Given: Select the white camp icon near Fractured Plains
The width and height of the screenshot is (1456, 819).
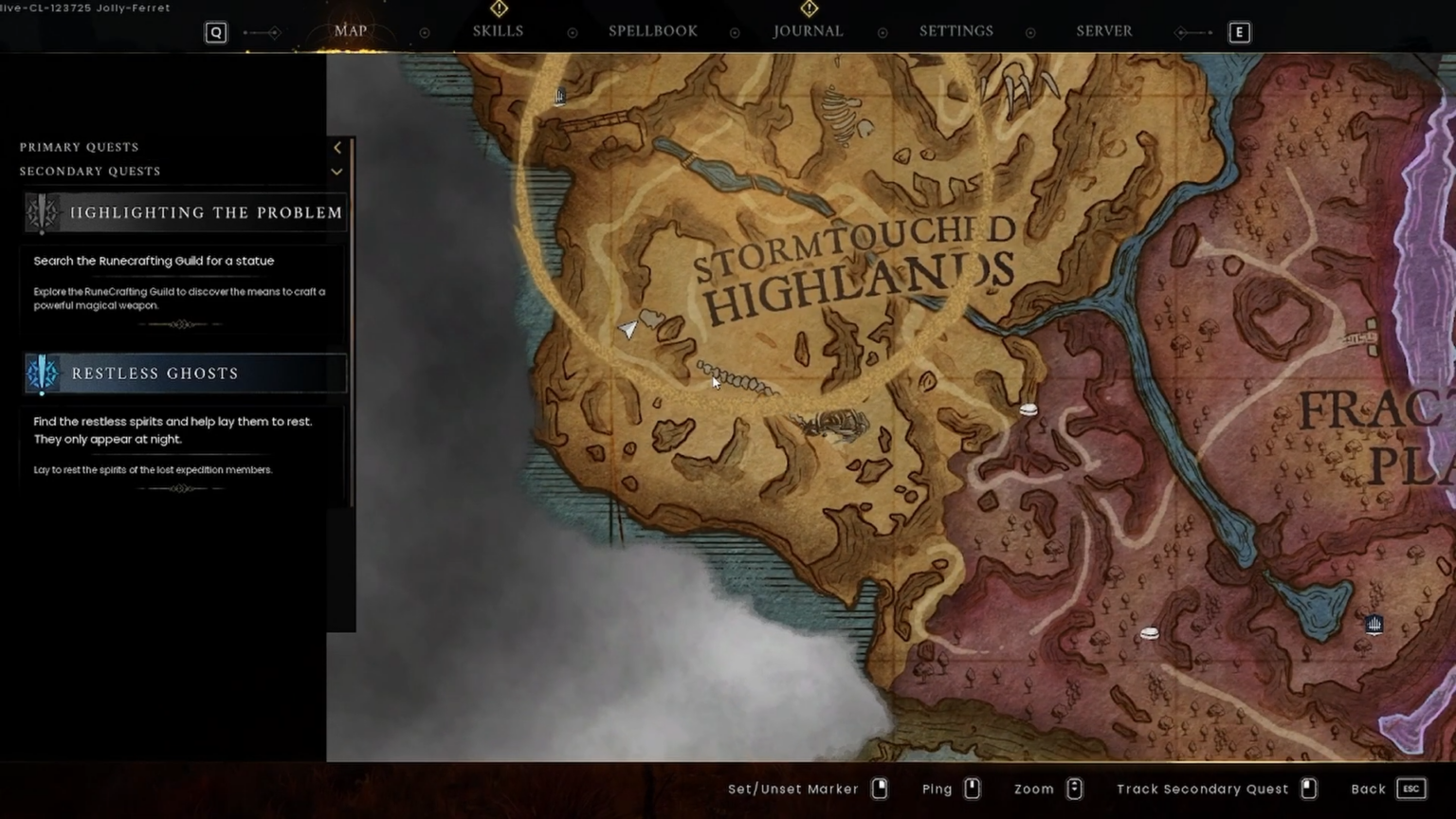Looking at the screenshot, I should 1149,632.
